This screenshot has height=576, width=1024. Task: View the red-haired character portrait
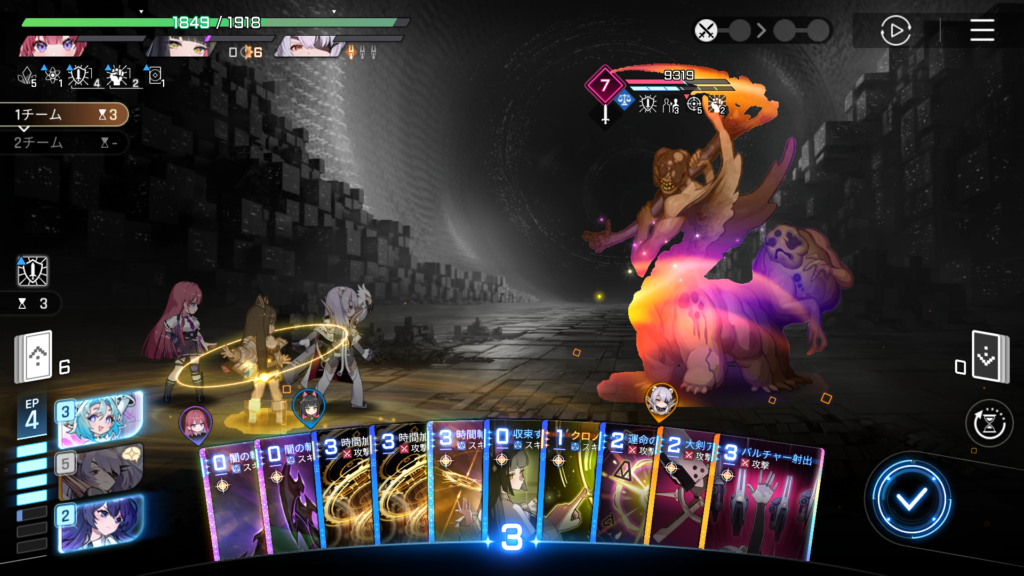click(48, 43)
